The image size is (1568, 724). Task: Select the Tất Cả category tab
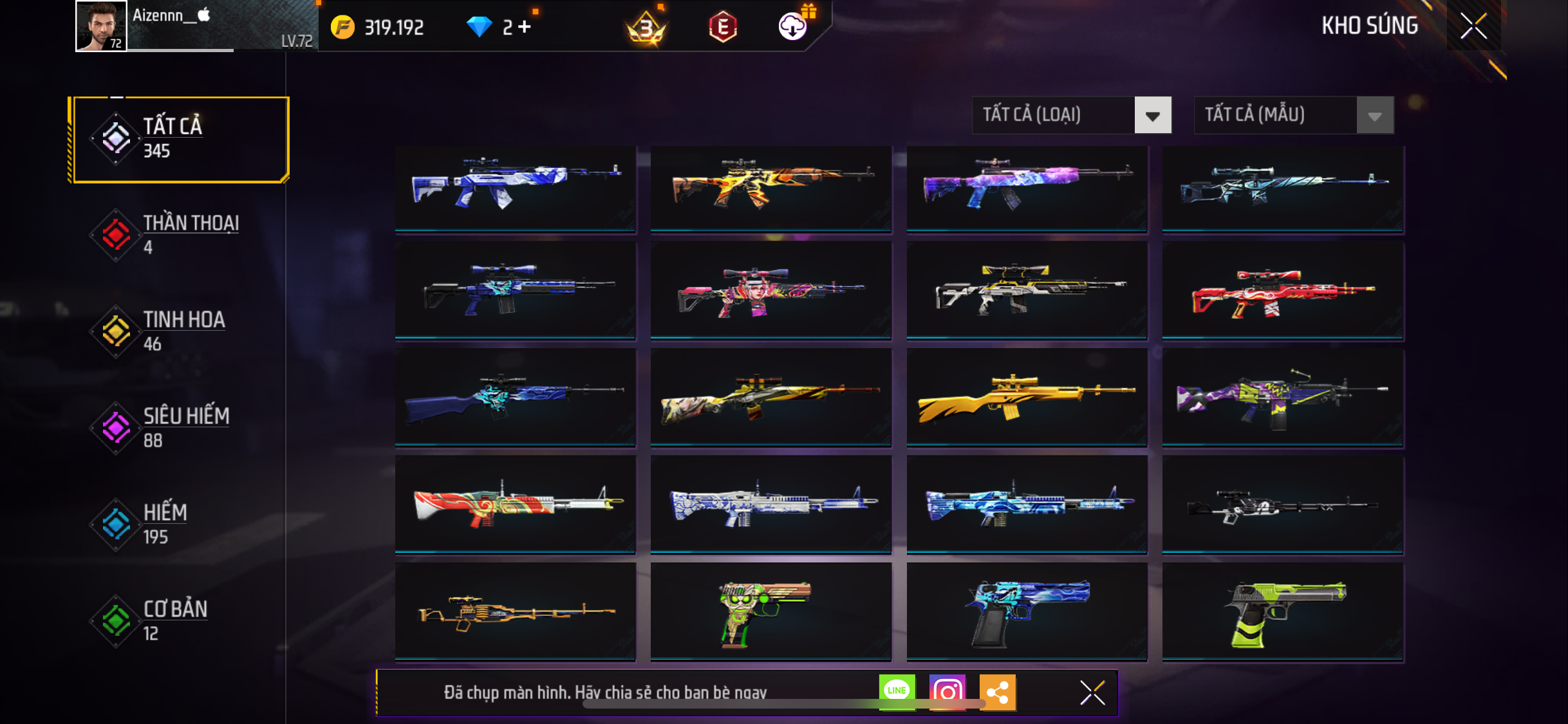[x=181, y=139]
